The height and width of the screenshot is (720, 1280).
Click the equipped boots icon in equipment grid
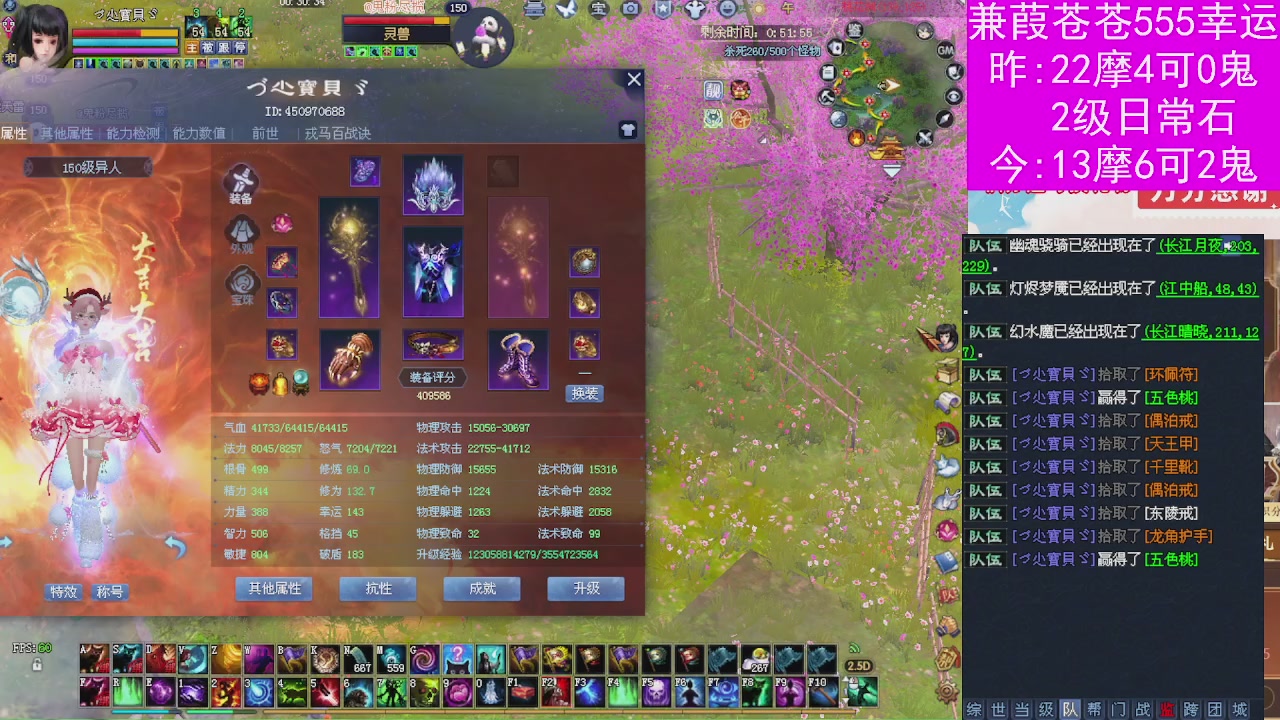[x=517, y=360]
